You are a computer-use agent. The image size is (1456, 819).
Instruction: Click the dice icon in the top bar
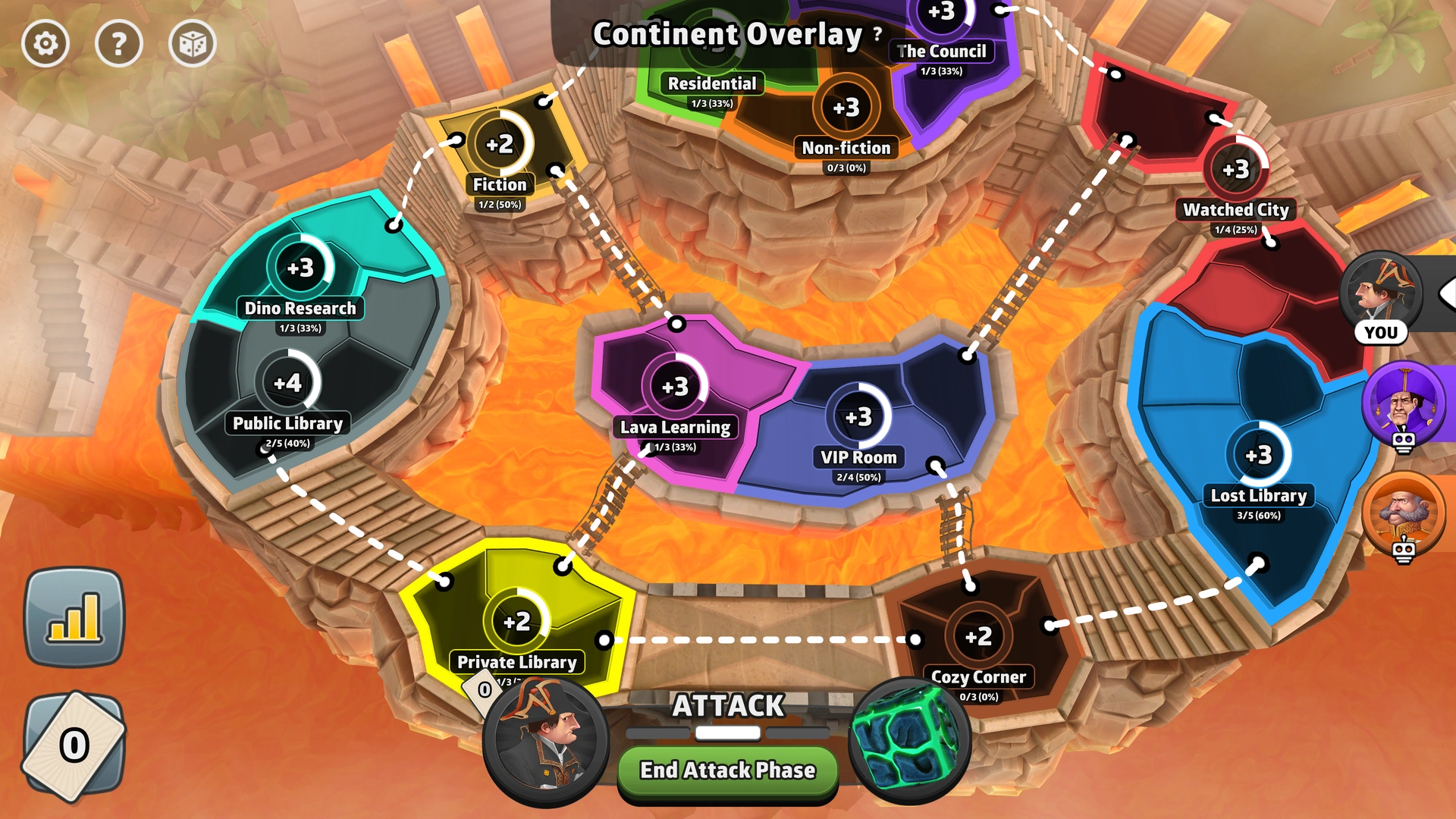coord(192,44)
